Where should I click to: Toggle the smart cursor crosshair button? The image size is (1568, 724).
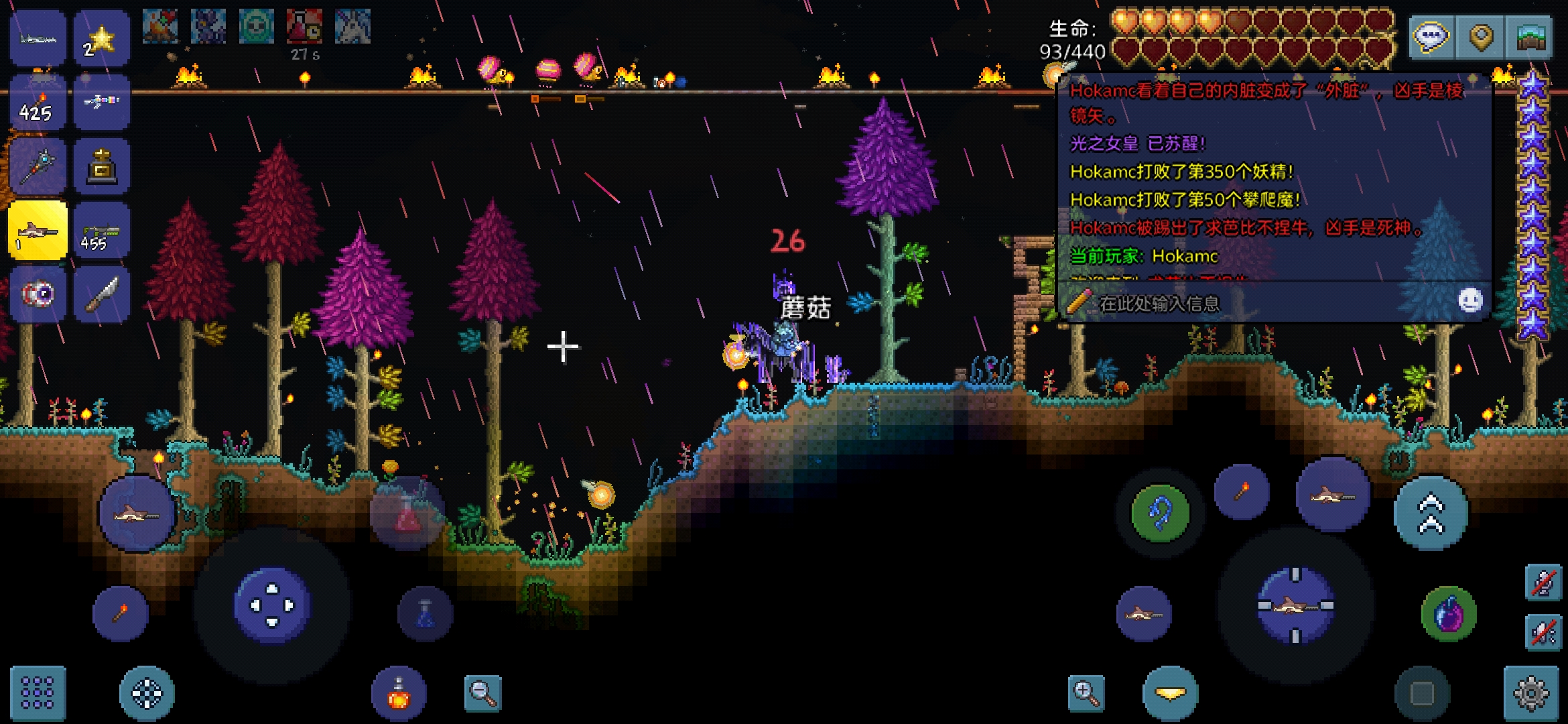click(147, 693)
